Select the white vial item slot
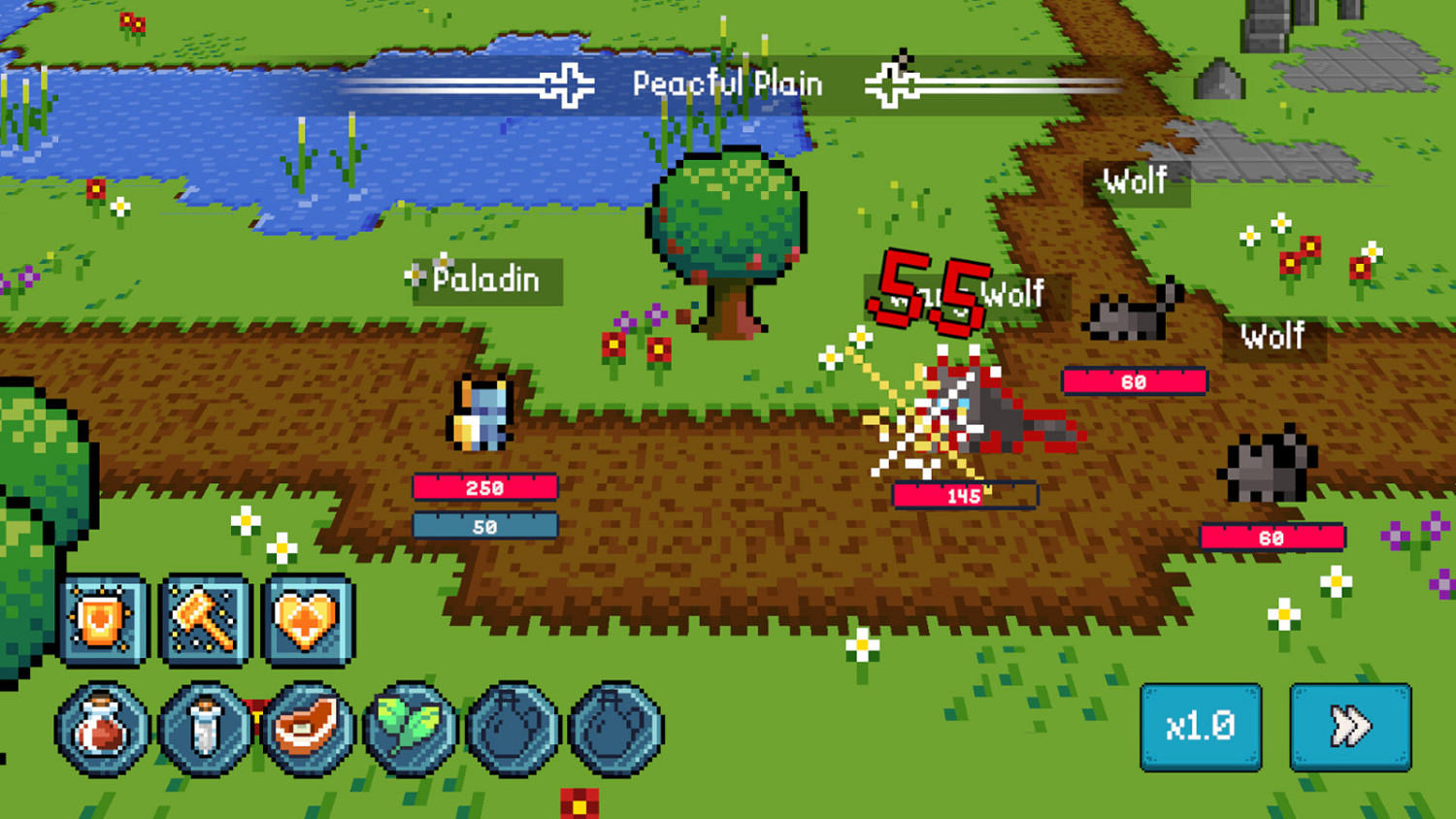 point(206,725)
